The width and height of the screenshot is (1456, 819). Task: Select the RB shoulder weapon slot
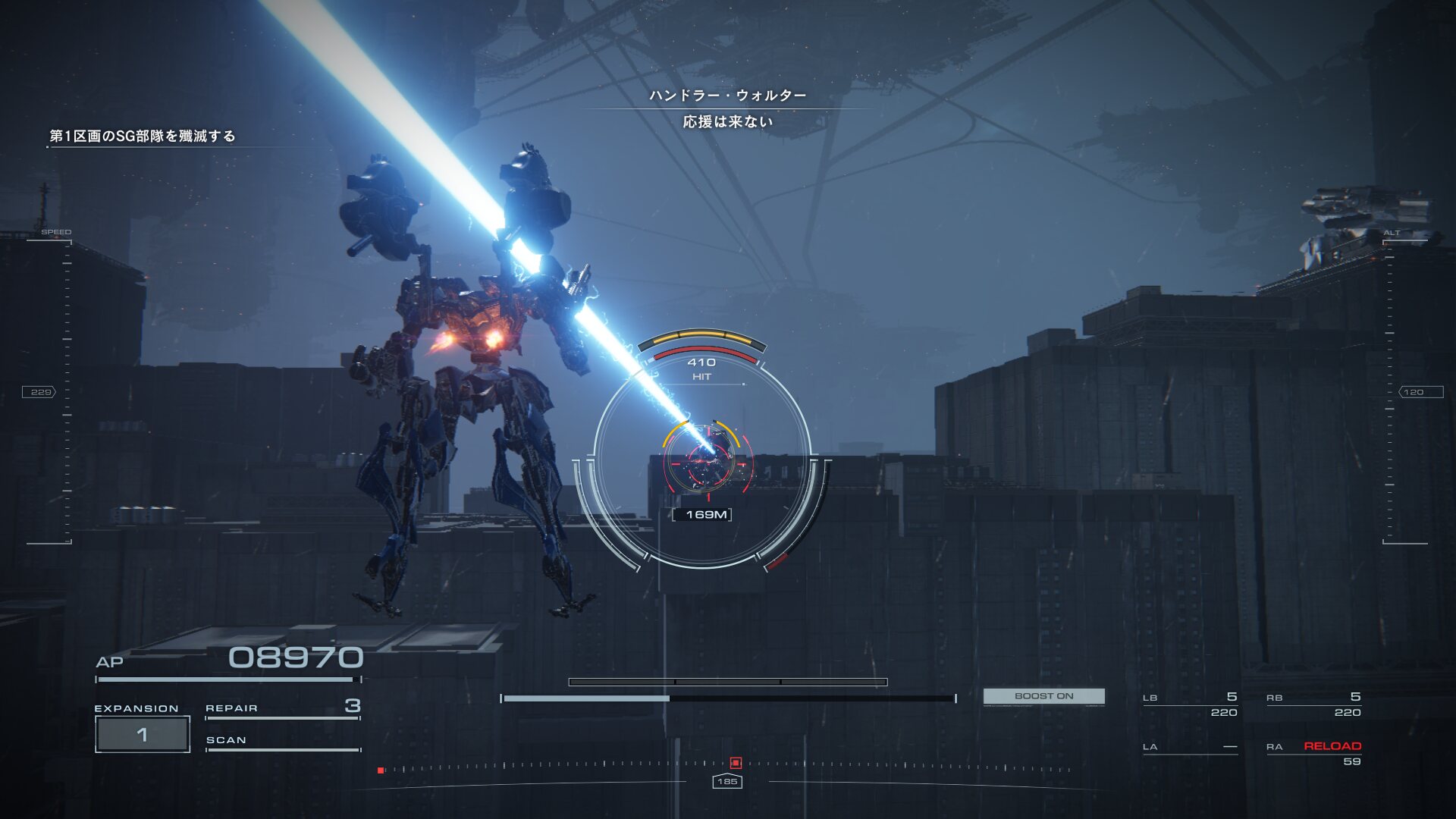coord(1313,704)
